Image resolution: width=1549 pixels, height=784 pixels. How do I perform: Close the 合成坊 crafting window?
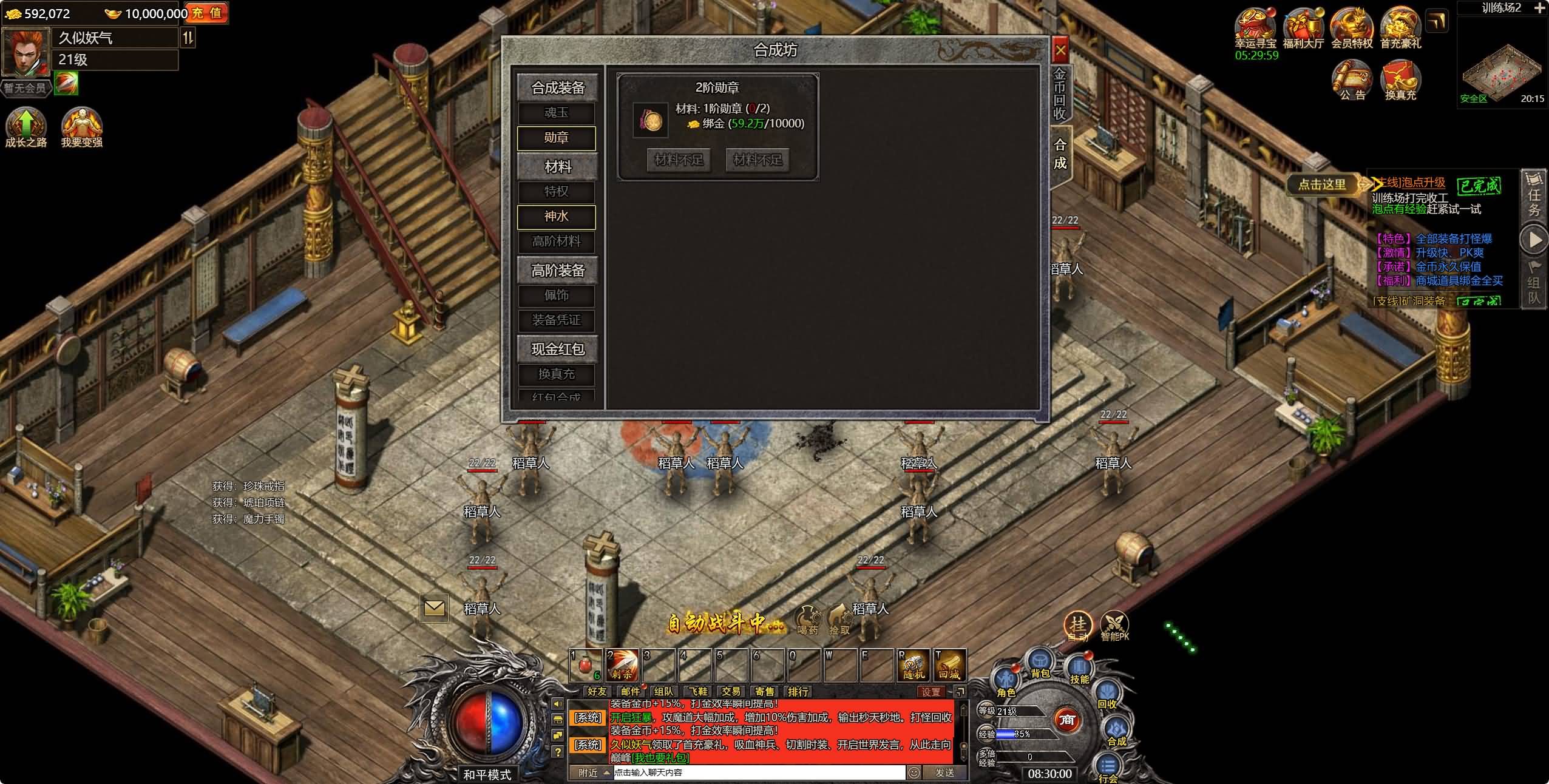1060,50
